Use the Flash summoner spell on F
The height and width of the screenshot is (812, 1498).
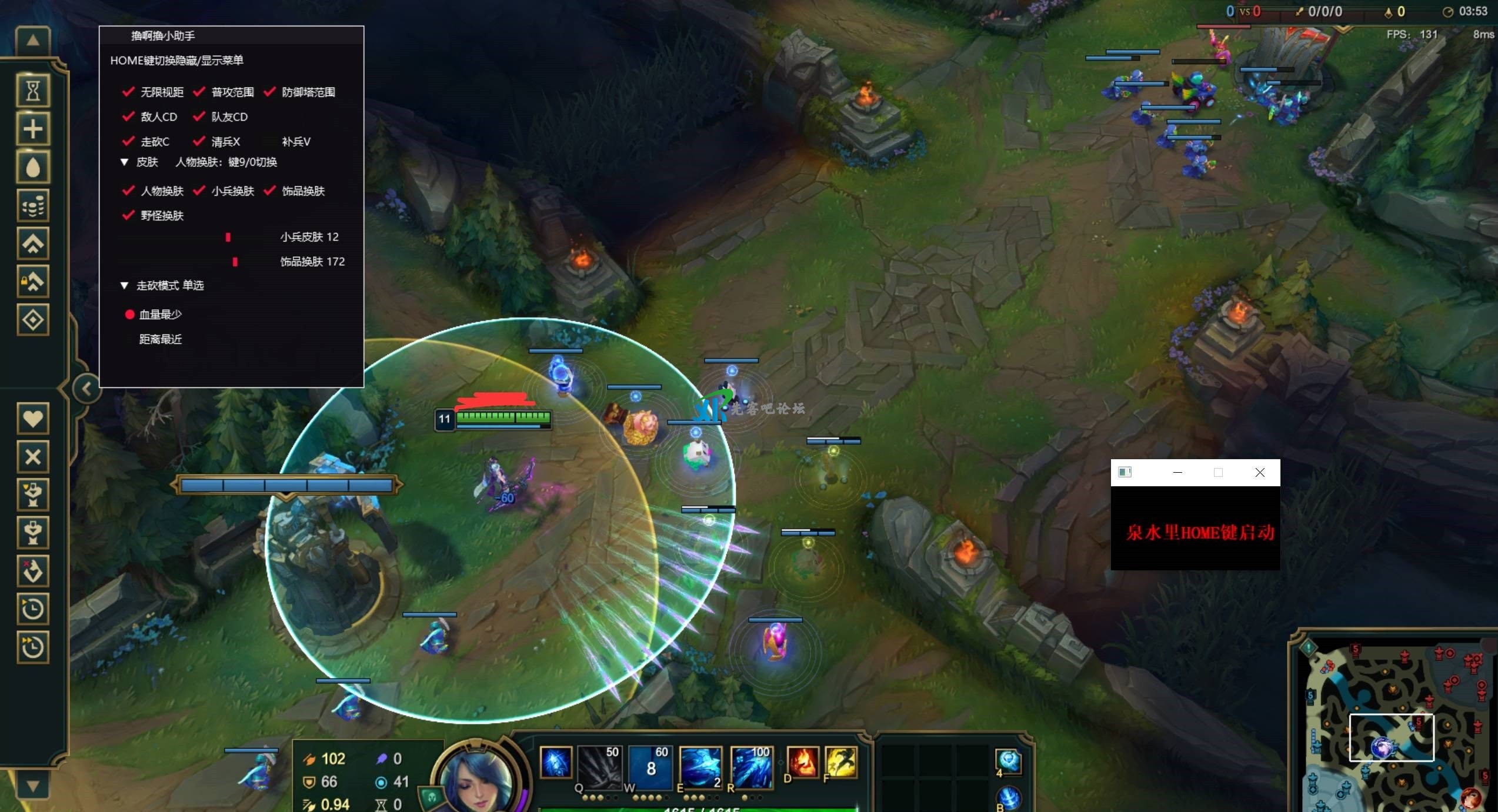pyautogui.click(x=840, y=763)
